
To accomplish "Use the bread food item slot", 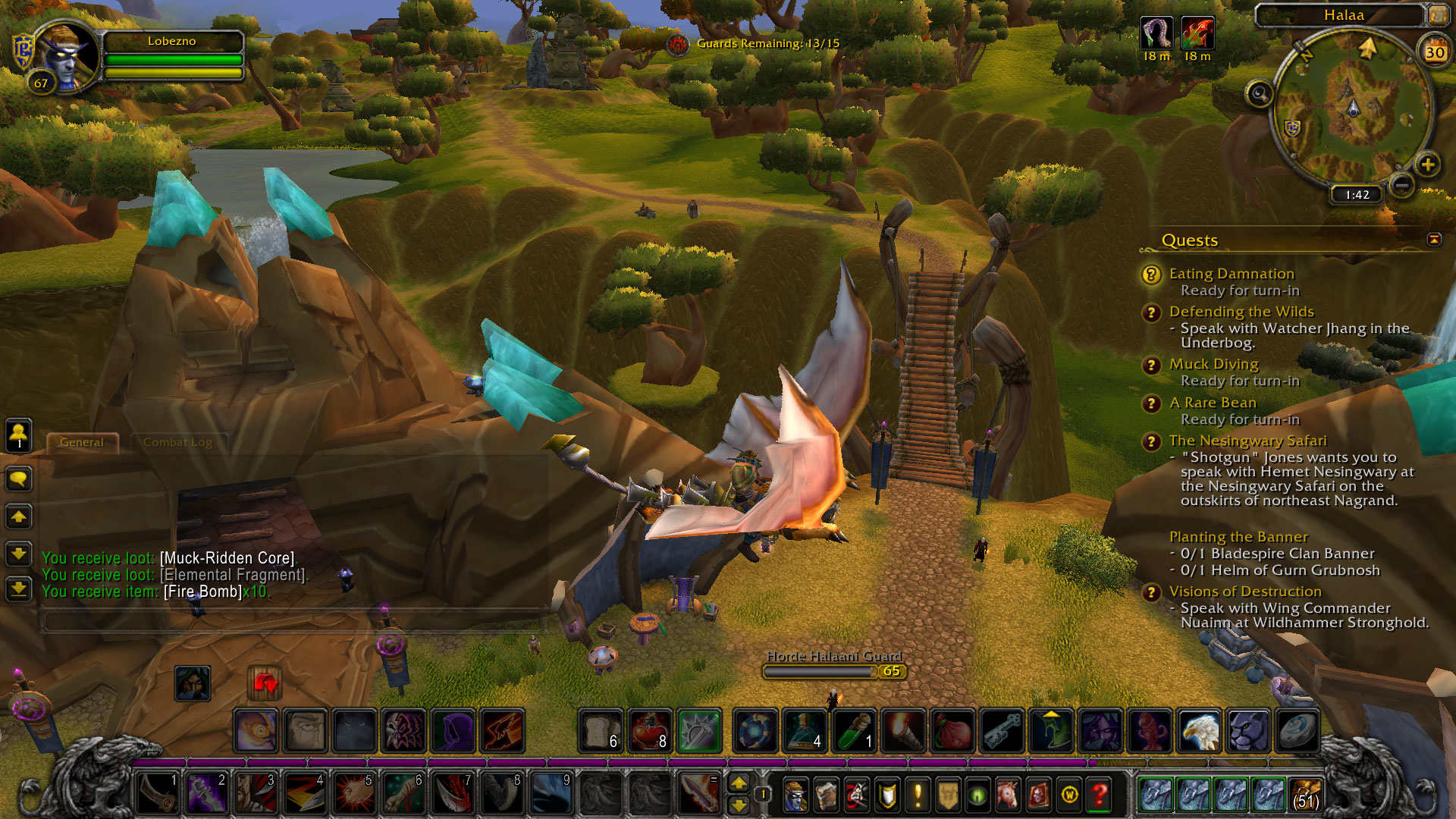I will [x=601, y=731].
